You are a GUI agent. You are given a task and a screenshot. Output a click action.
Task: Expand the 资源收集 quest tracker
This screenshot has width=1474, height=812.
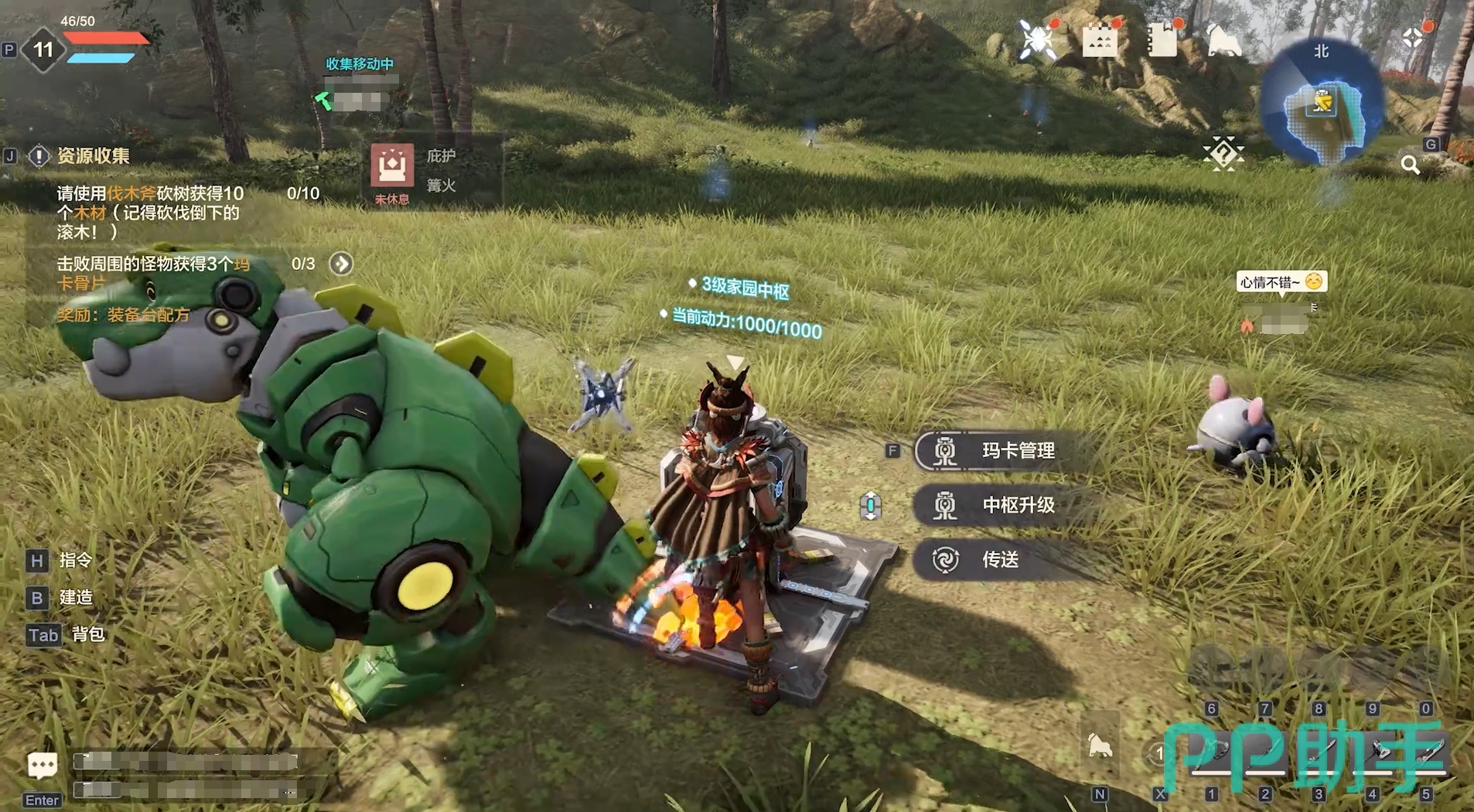tap(93, 156)
